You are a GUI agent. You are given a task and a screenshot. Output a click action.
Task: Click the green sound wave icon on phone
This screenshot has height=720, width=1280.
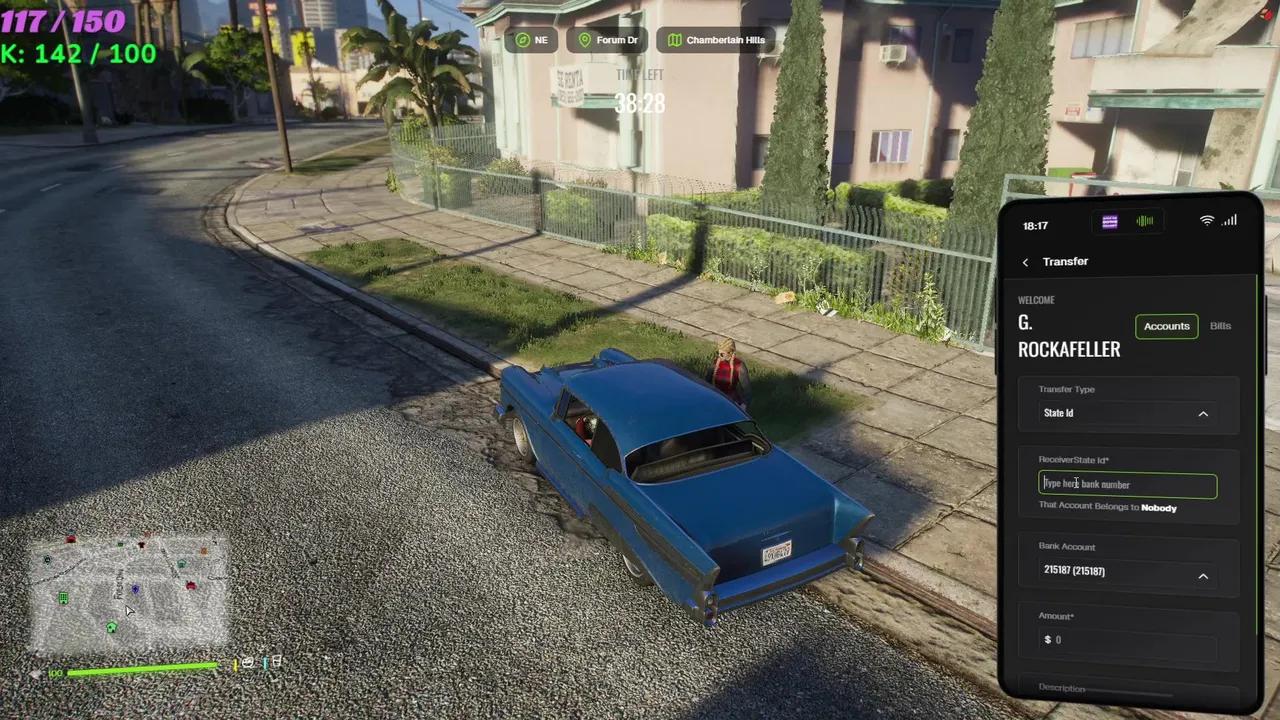coord(1145,222)
